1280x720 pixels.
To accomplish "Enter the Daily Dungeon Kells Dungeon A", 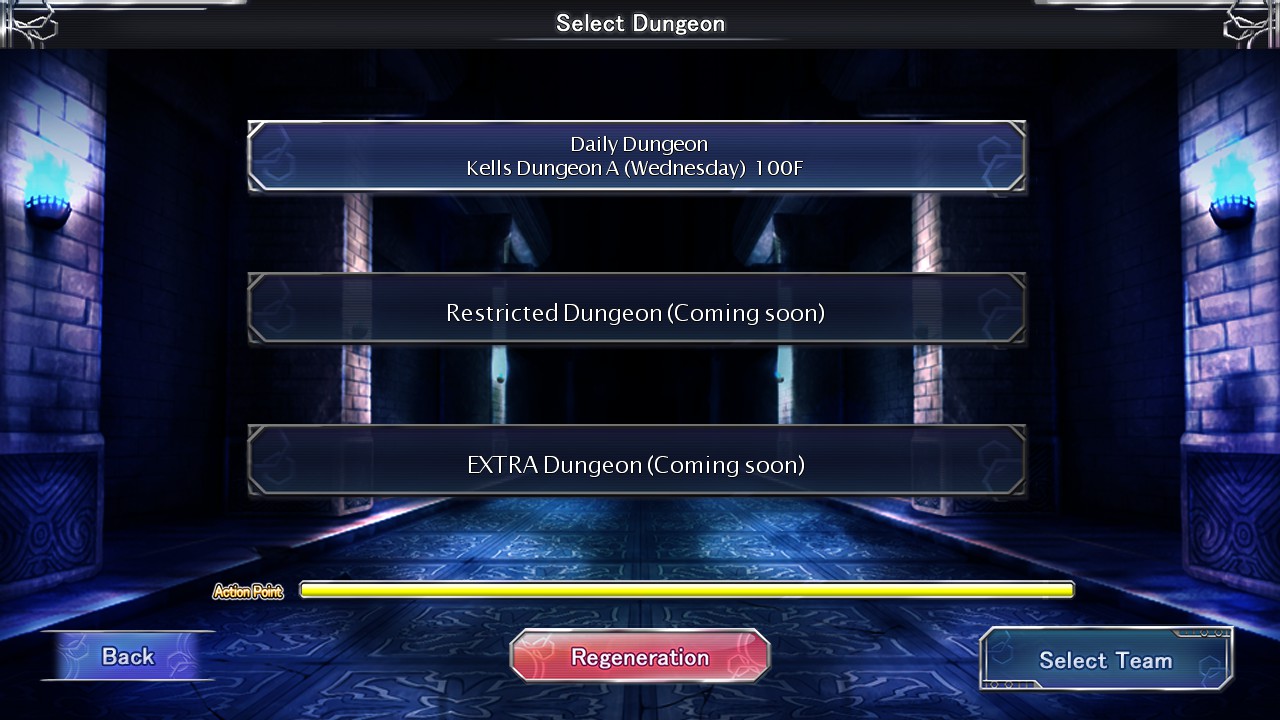I will [637, 156].
